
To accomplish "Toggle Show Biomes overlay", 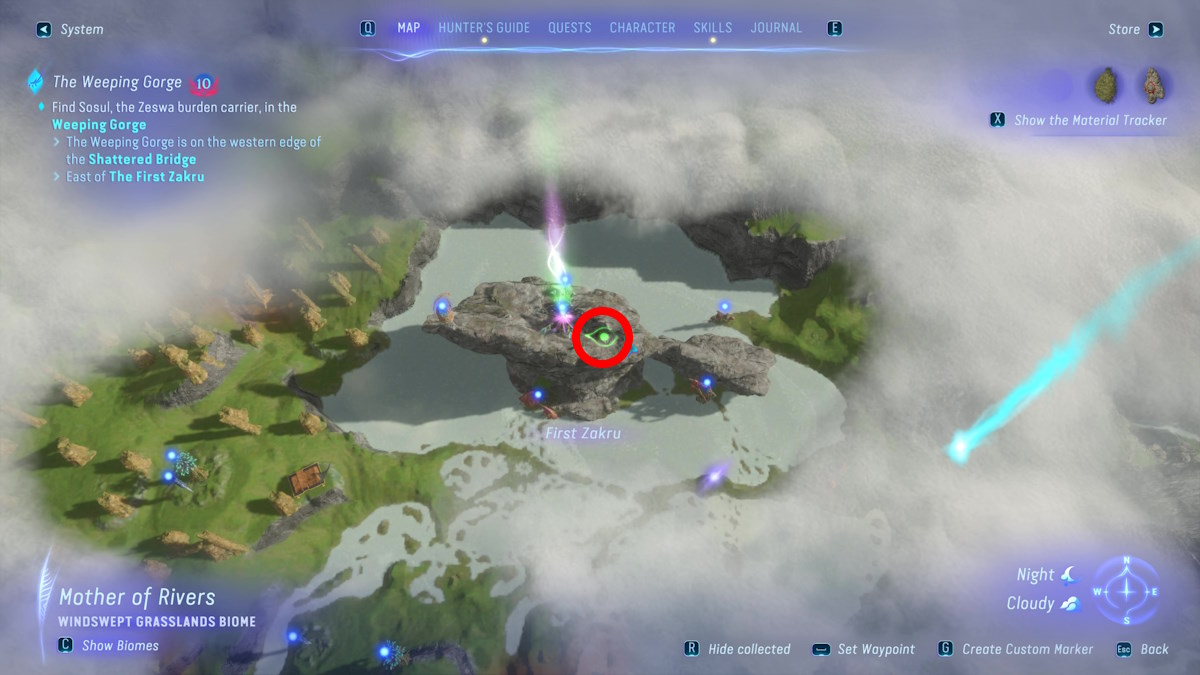I will pos(109,645).
